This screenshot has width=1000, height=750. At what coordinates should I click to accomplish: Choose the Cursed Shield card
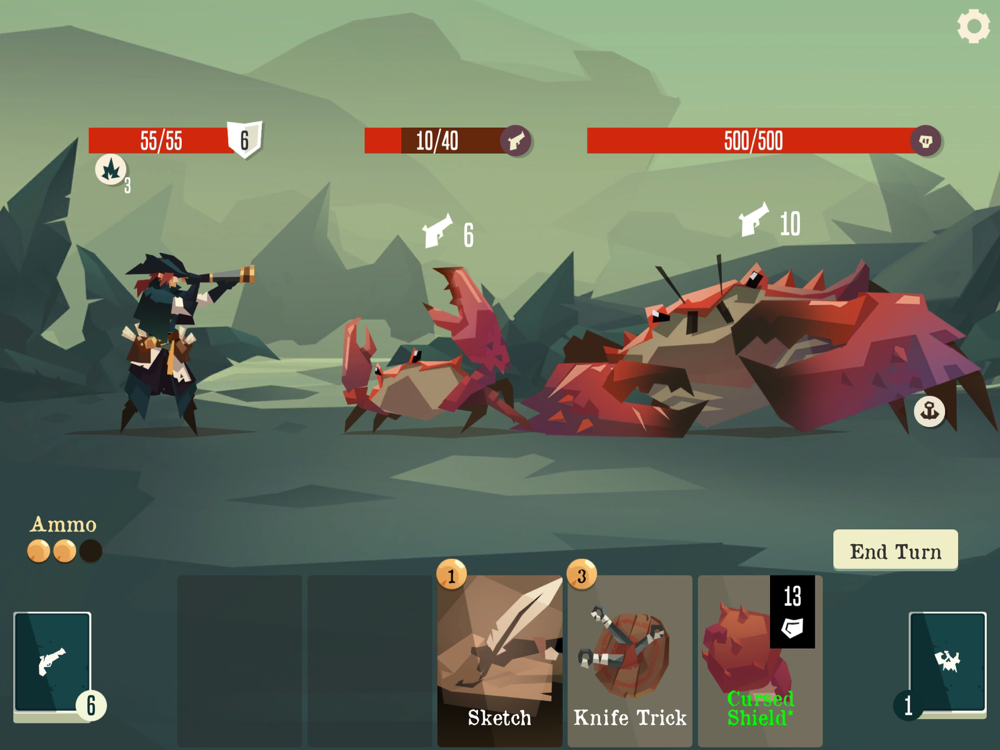tap(760, 661)
